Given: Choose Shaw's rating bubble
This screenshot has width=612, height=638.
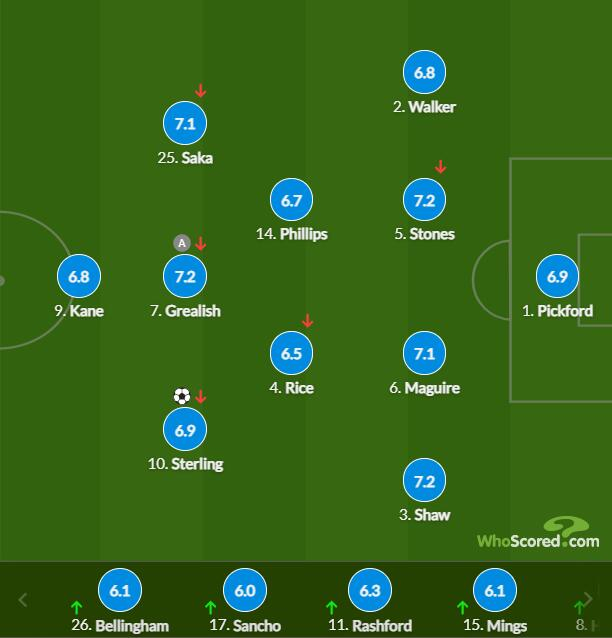Looking at the screenshot, I should click(424, 482).
